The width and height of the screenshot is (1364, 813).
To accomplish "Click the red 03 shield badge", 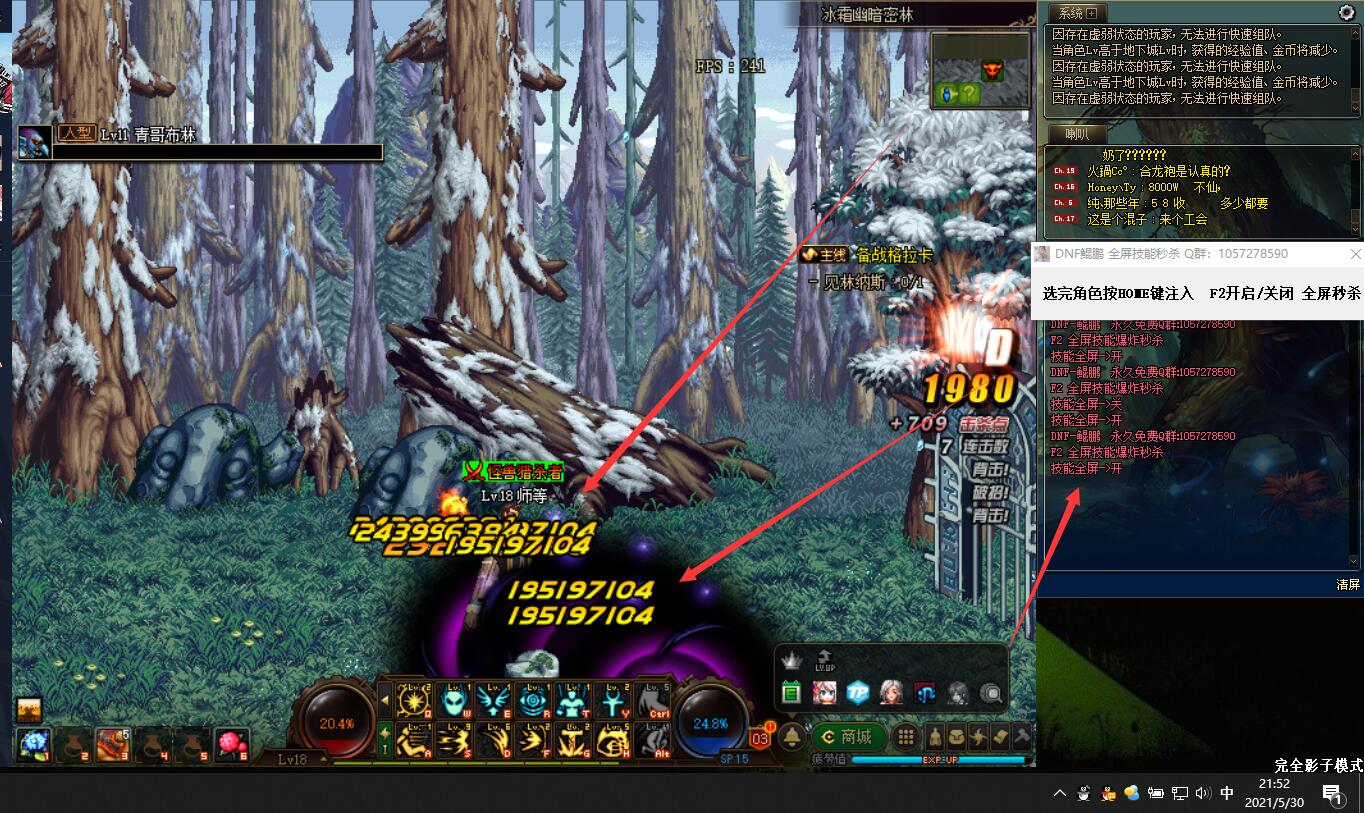I will click(x=761, y=737).
